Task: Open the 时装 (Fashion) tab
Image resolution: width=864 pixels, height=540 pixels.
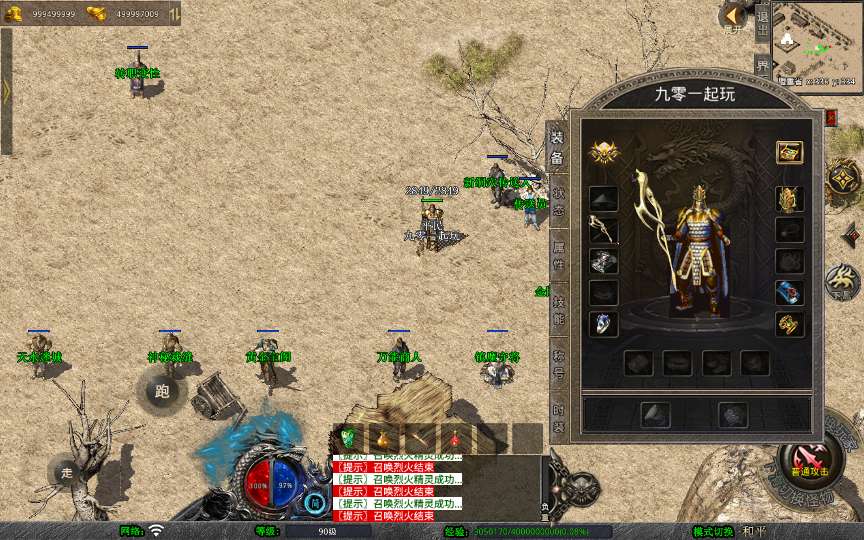Action: pyautogui.click(x=558, y=414)
